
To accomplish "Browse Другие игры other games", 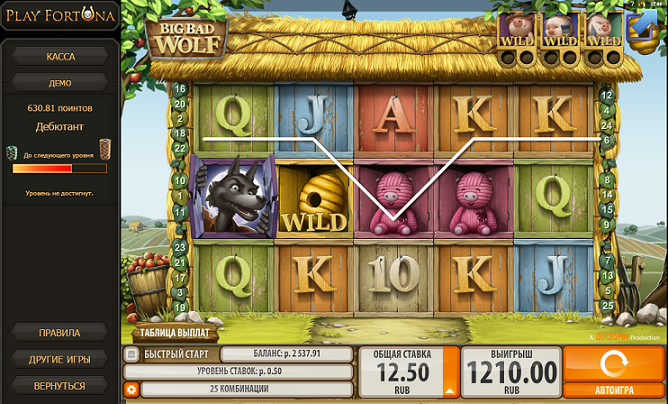I will [x=60, y=358].
